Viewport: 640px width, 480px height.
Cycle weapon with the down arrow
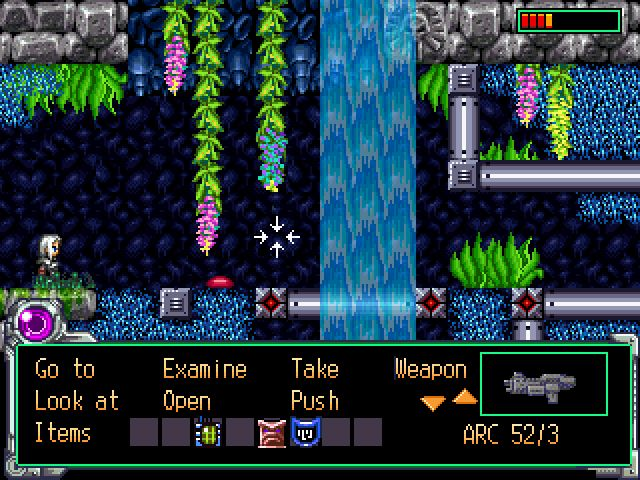pyautogui.click(x=433, y=403)
